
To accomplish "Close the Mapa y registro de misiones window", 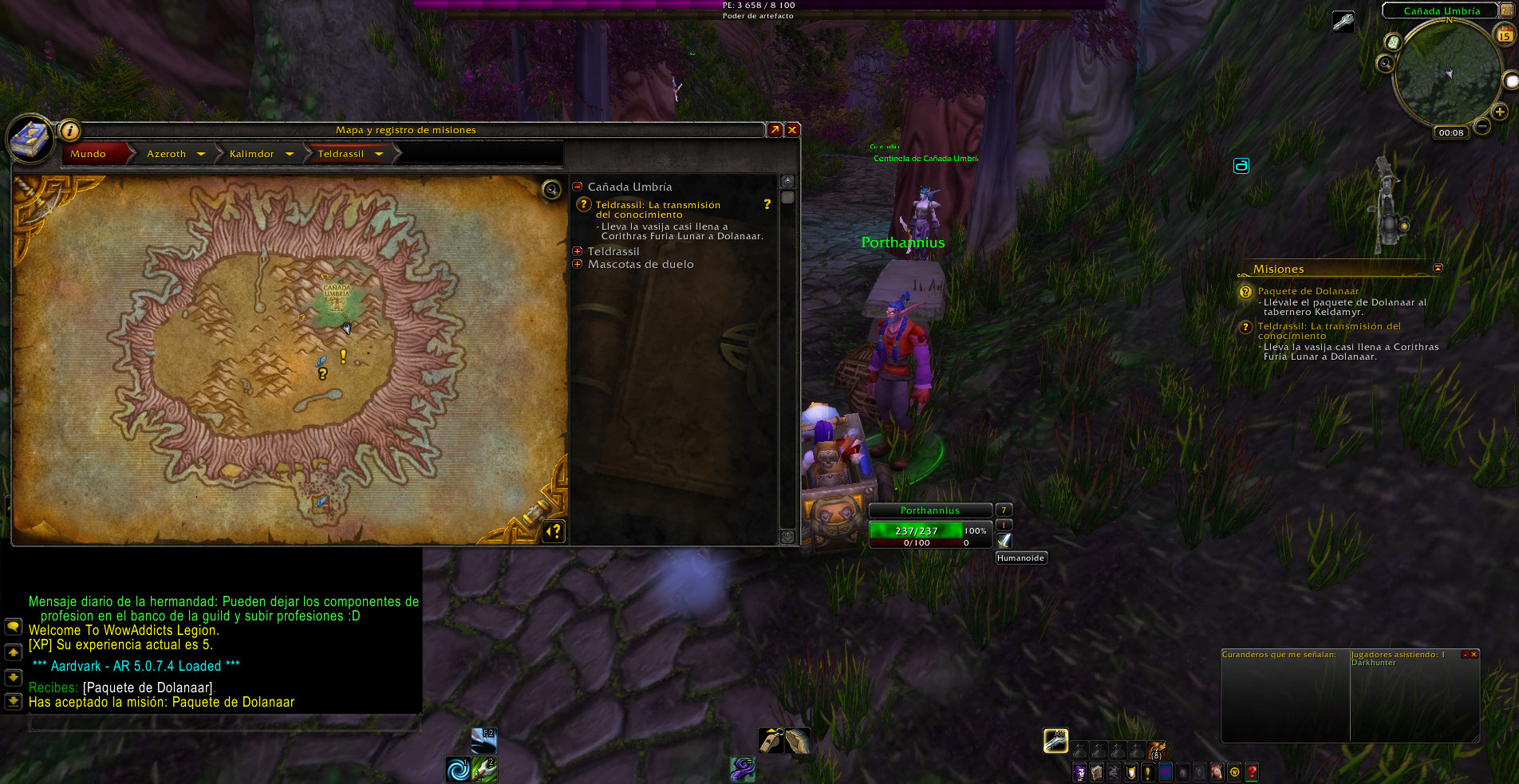I will (x=792, y=130).
